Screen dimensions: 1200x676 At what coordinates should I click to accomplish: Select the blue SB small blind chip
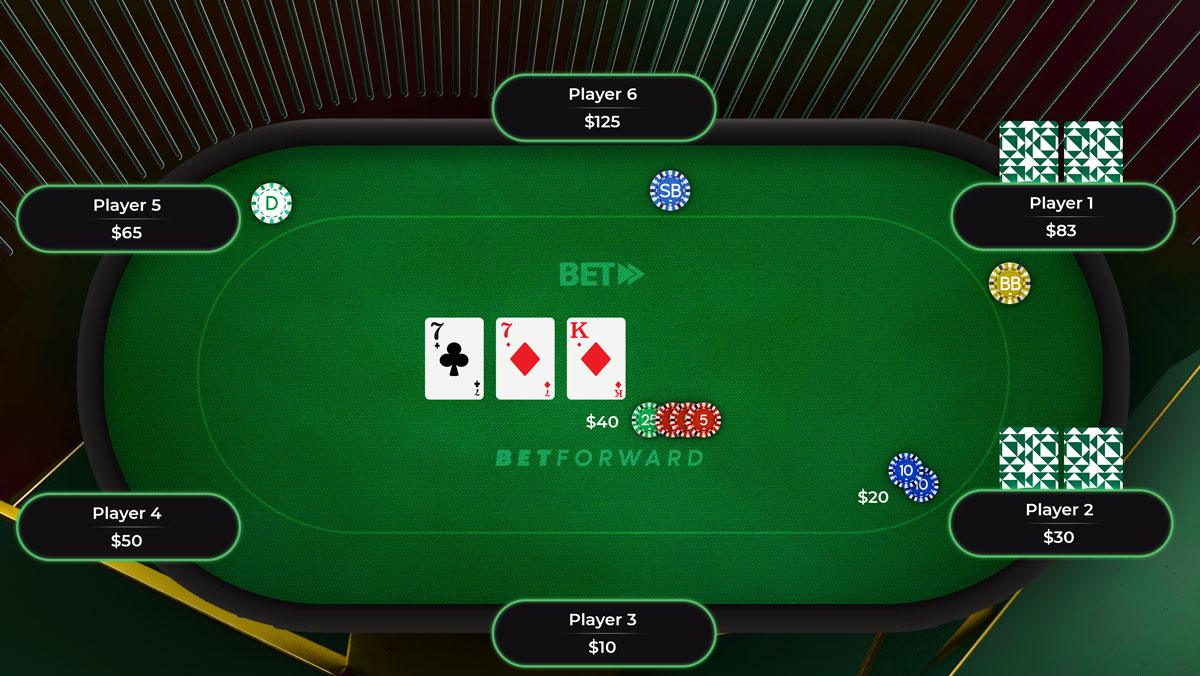point(670,190)
